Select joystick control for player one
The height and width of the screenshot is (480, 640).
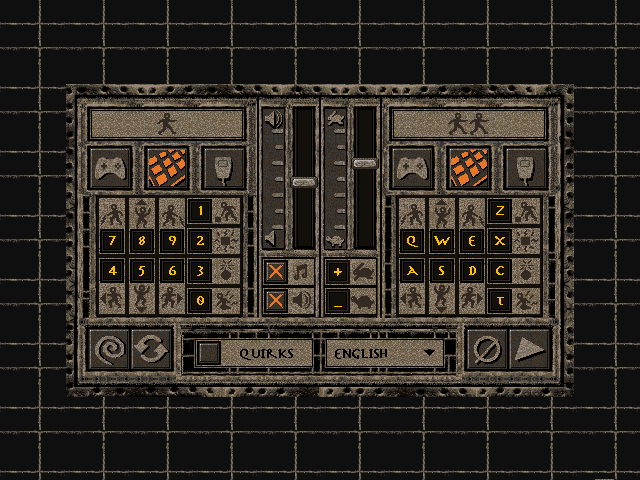point(222,168)
